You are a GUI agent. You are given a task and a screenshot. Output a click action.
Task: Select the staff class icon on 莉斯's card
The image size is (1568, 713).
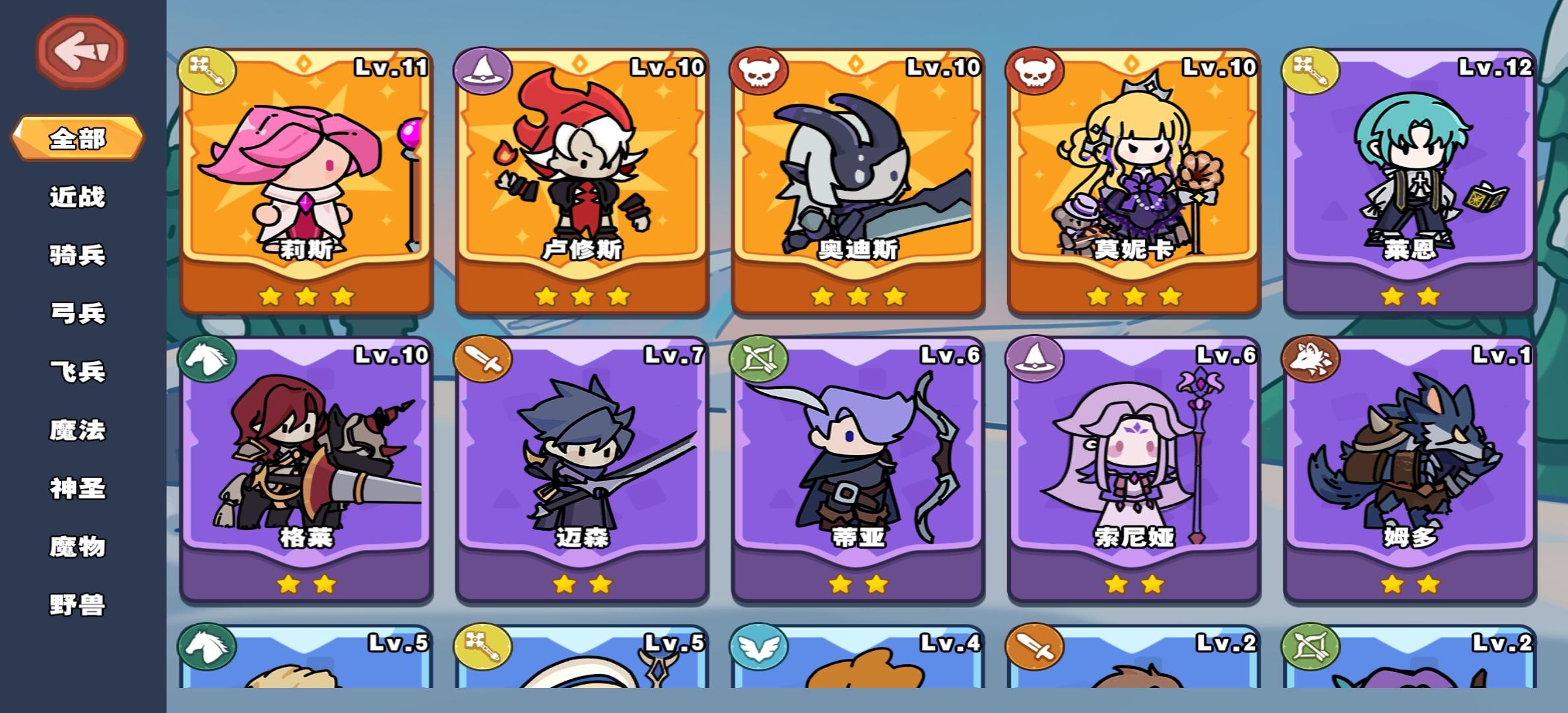(x=205, y=68)
